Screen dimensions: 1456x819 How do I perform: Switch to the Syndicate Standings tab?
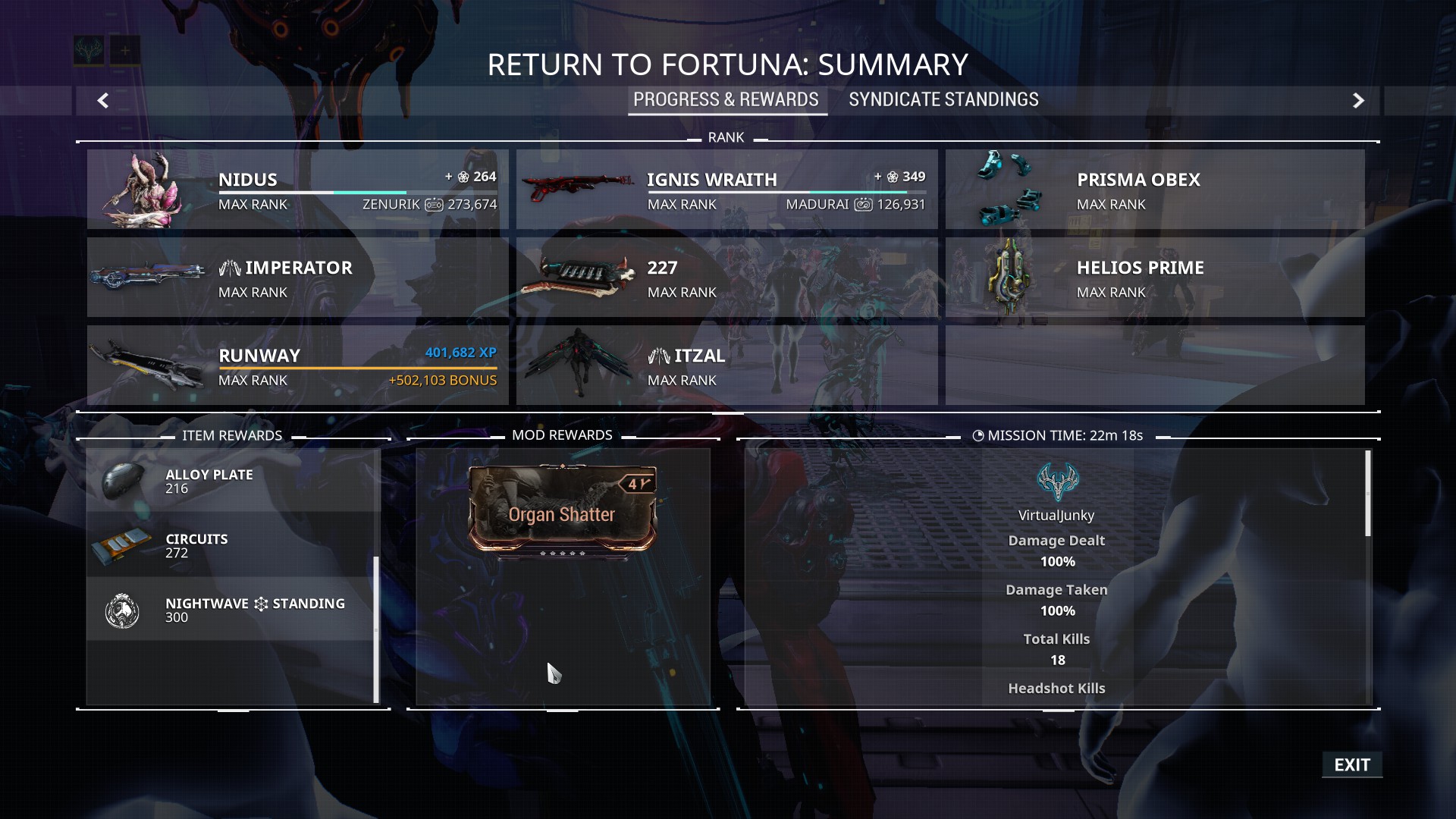[943, 99]
